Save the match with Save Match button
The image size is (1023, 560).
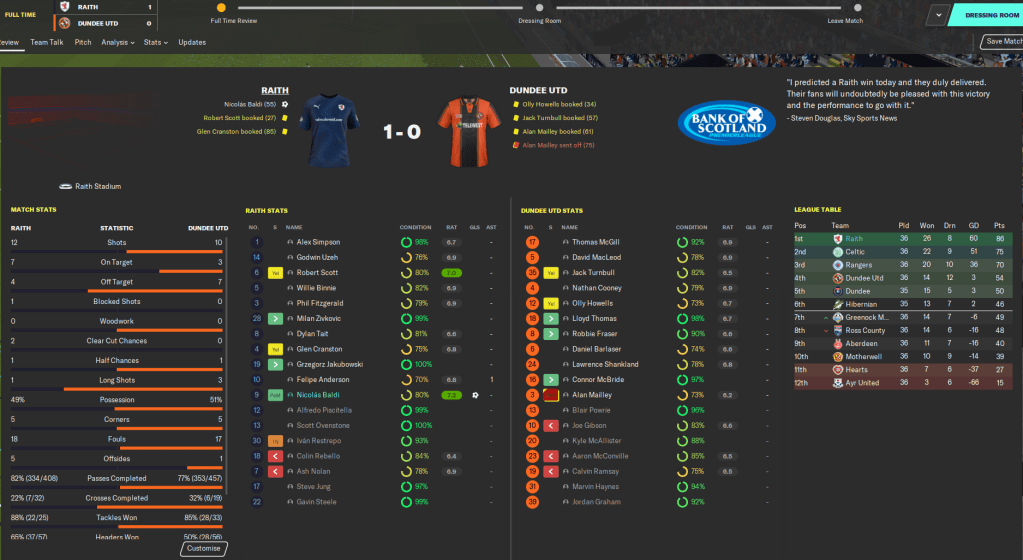pos(1003,41)
